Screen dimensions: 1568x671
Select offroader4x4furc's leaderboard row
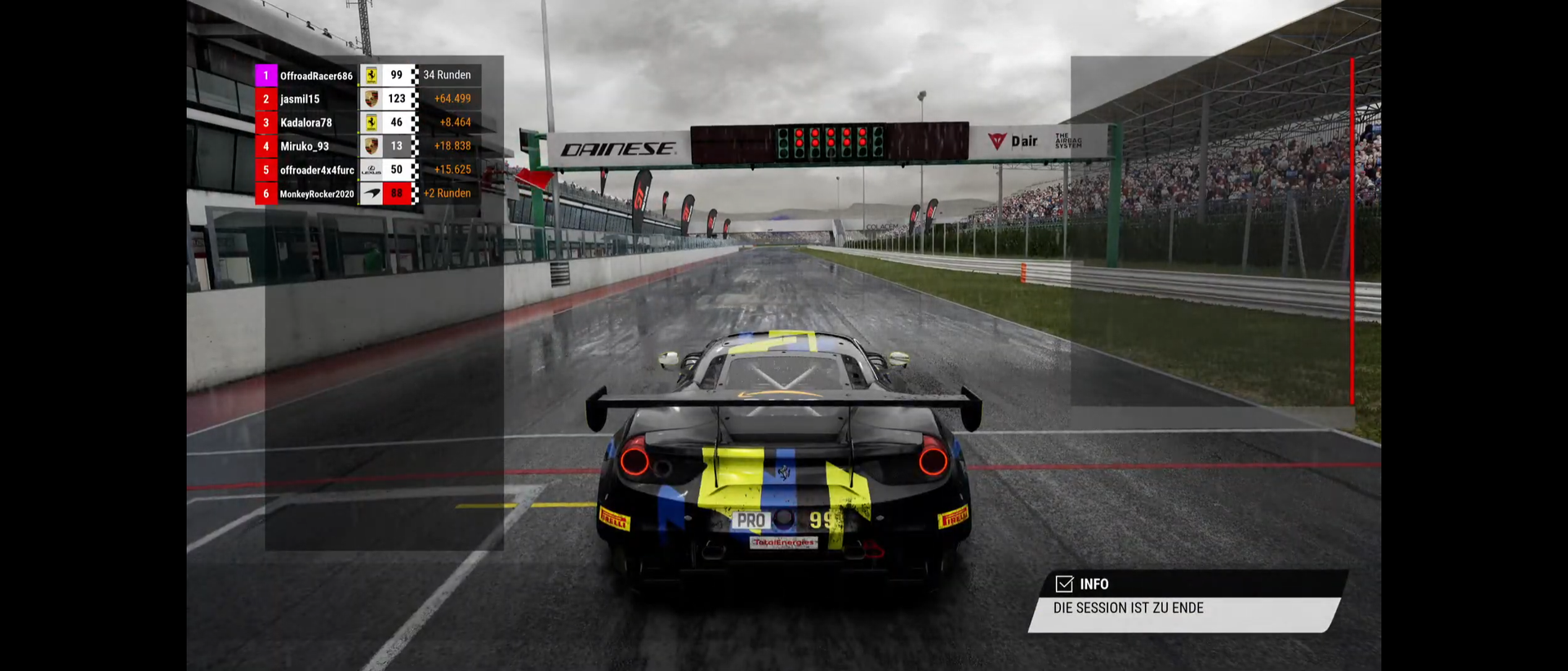coord(317,170)
